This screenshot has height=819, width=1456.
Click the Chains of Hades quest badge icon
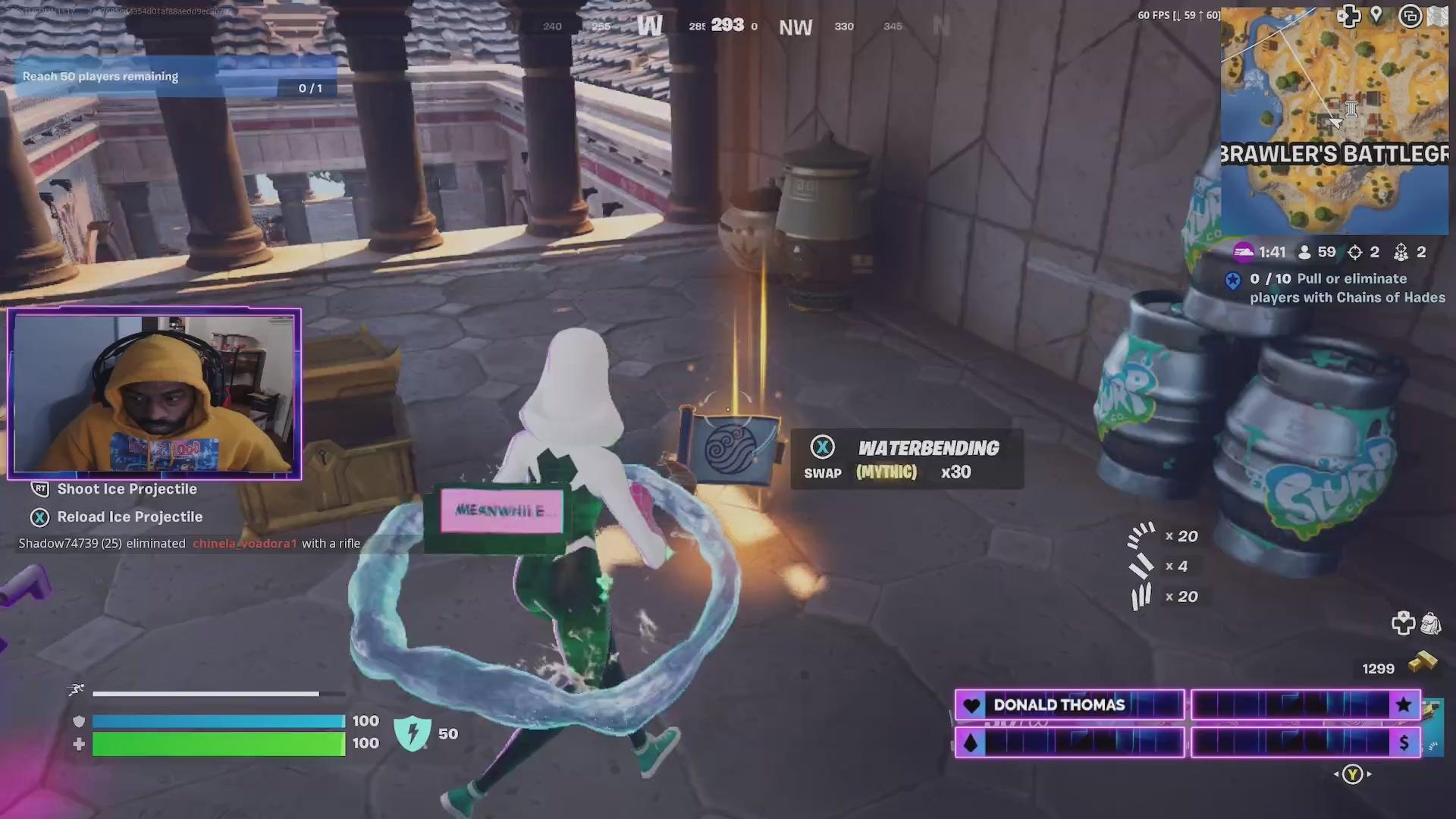[x=1234, y=279]
